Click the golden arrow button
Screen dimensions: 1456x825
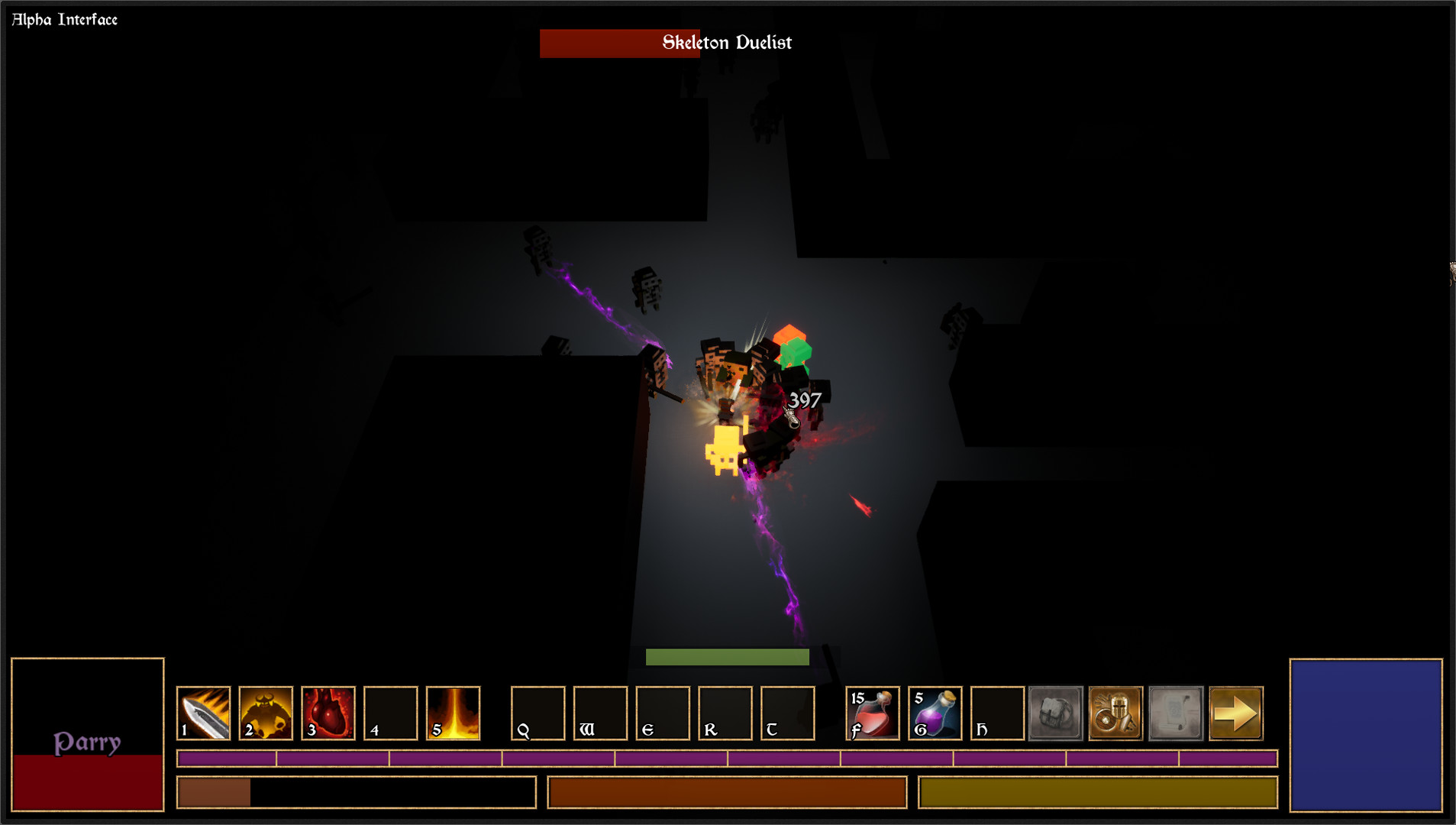pos(1236,713)
